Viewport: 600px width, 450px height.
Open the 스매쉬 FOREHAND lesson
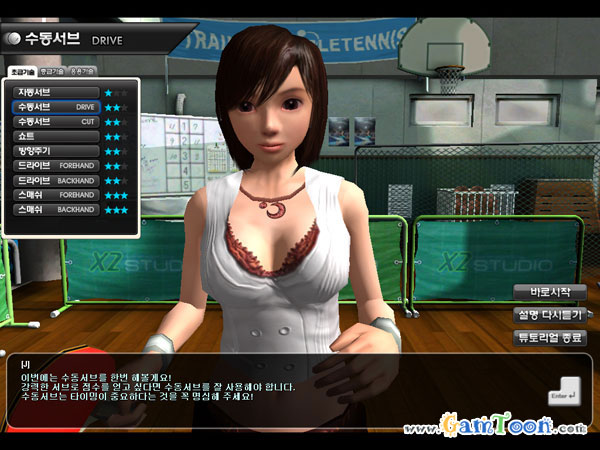click(x=55, y=196)
